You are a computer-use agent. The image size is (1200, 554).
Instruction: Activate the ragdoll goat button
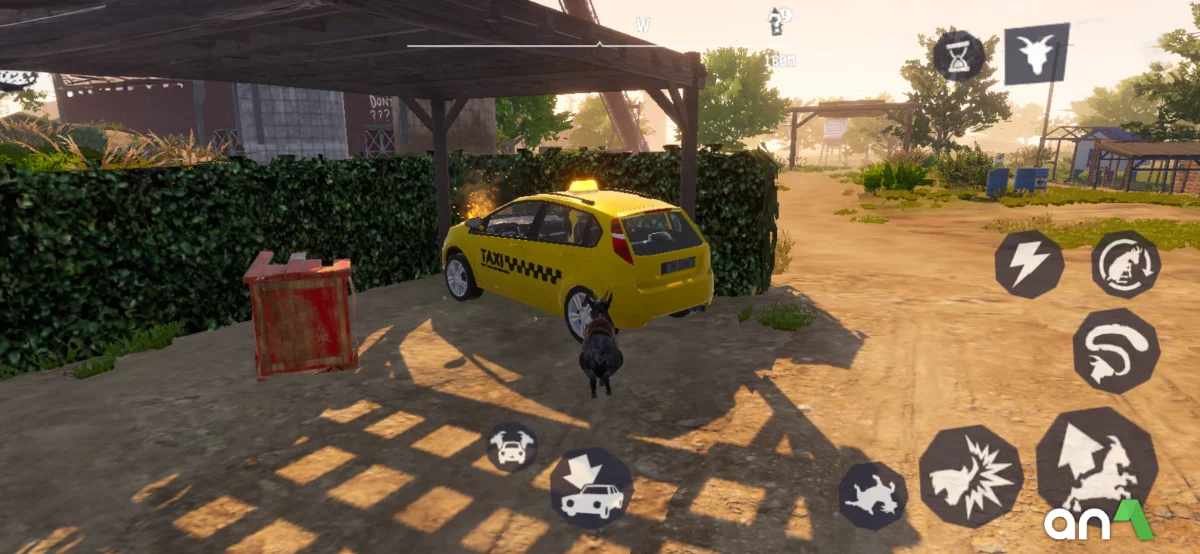click(x=872, y=495)
